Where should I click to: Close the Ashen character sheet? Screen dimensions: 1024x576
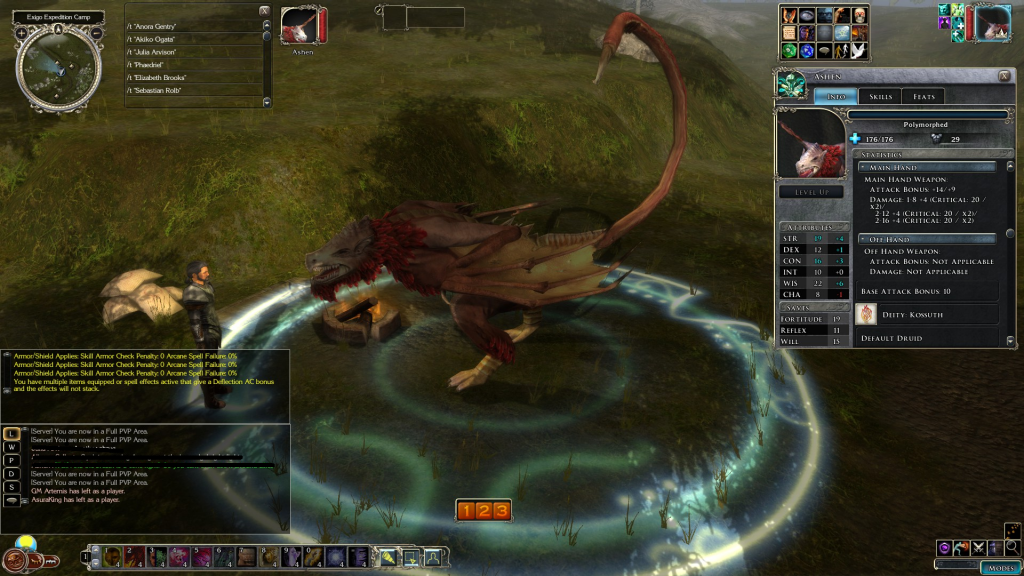click(1004, 76)
